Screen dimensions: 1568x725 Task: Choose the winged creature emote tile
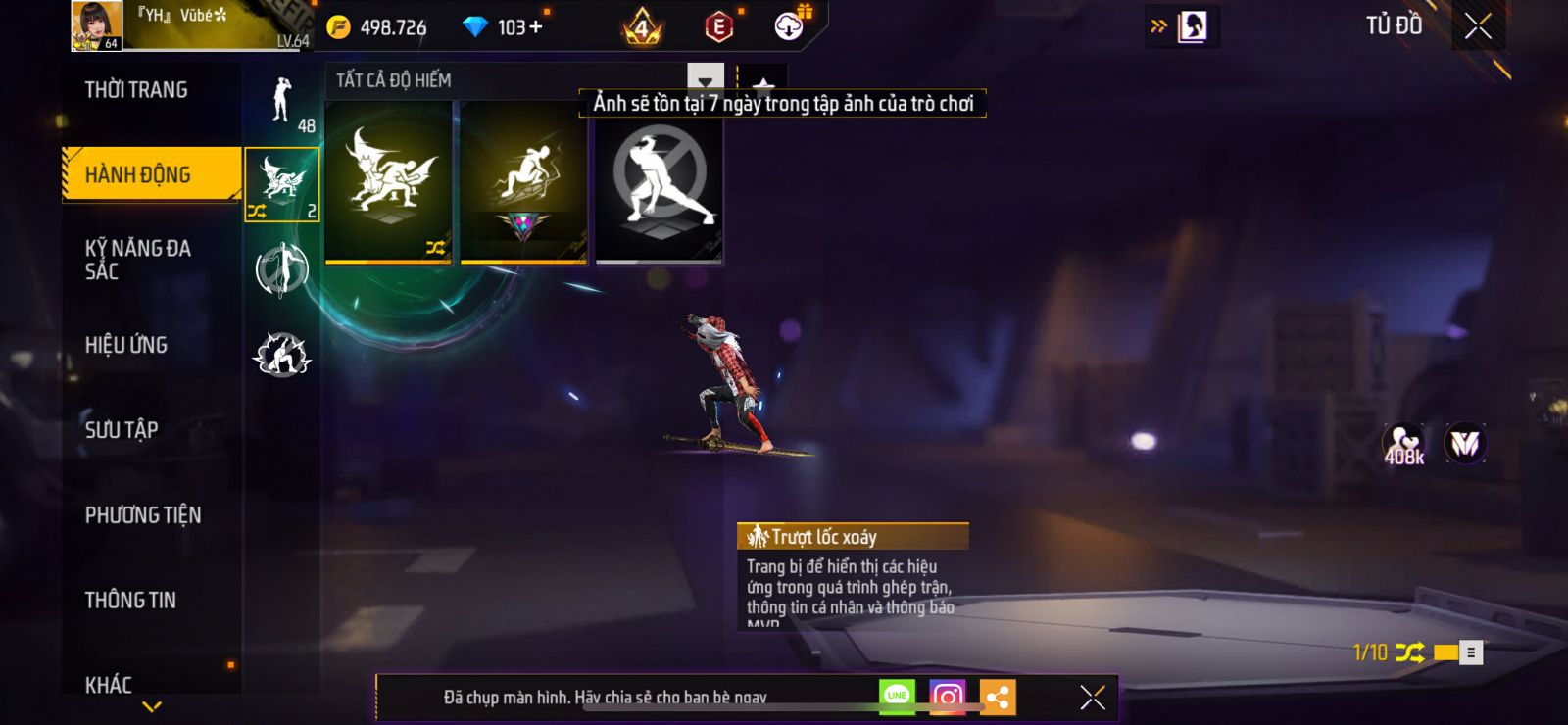pos(388,182)
